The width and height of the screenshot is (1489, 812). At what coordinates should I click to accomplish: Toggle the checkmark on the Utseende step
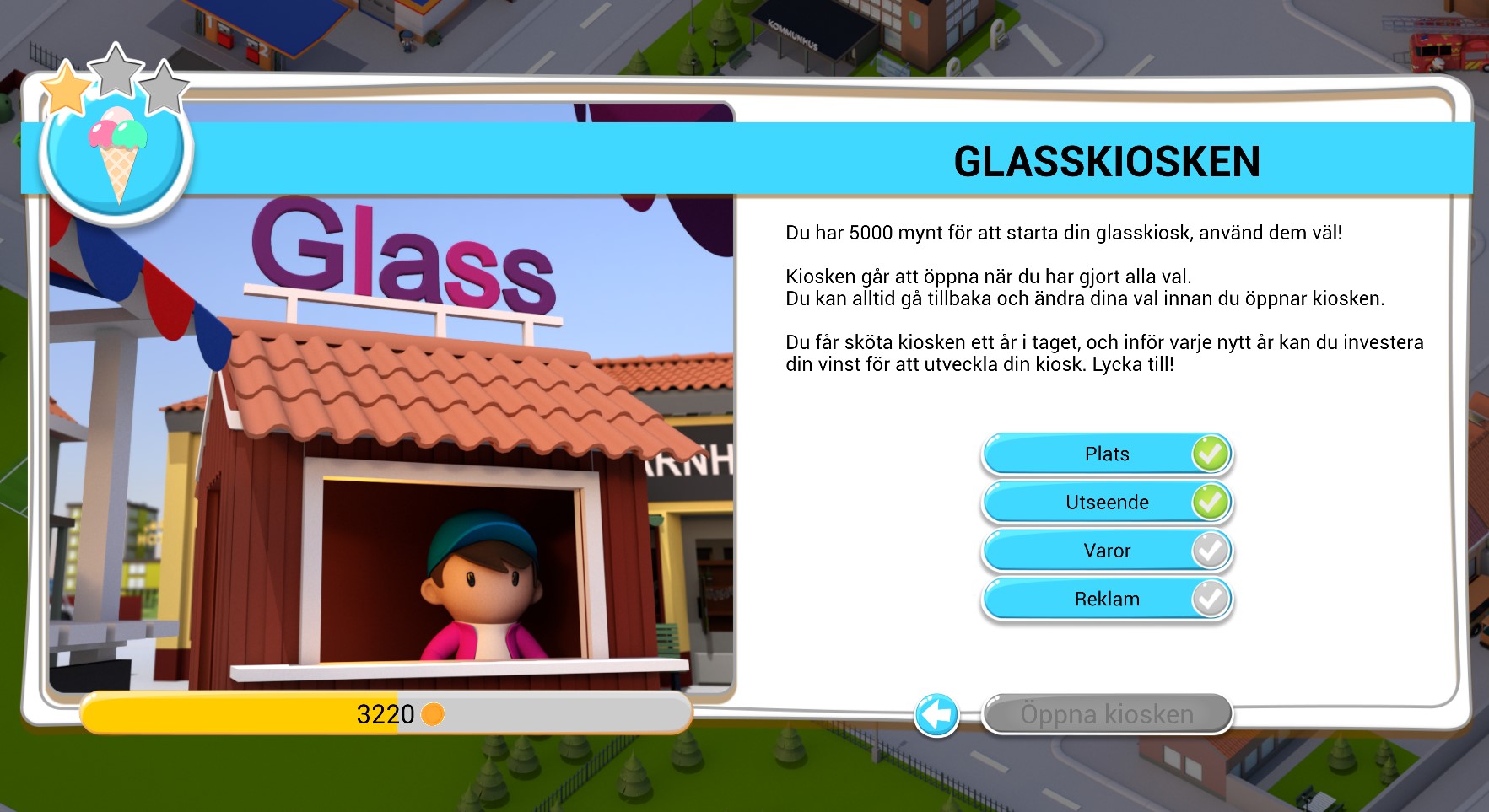click(1212, 501)
